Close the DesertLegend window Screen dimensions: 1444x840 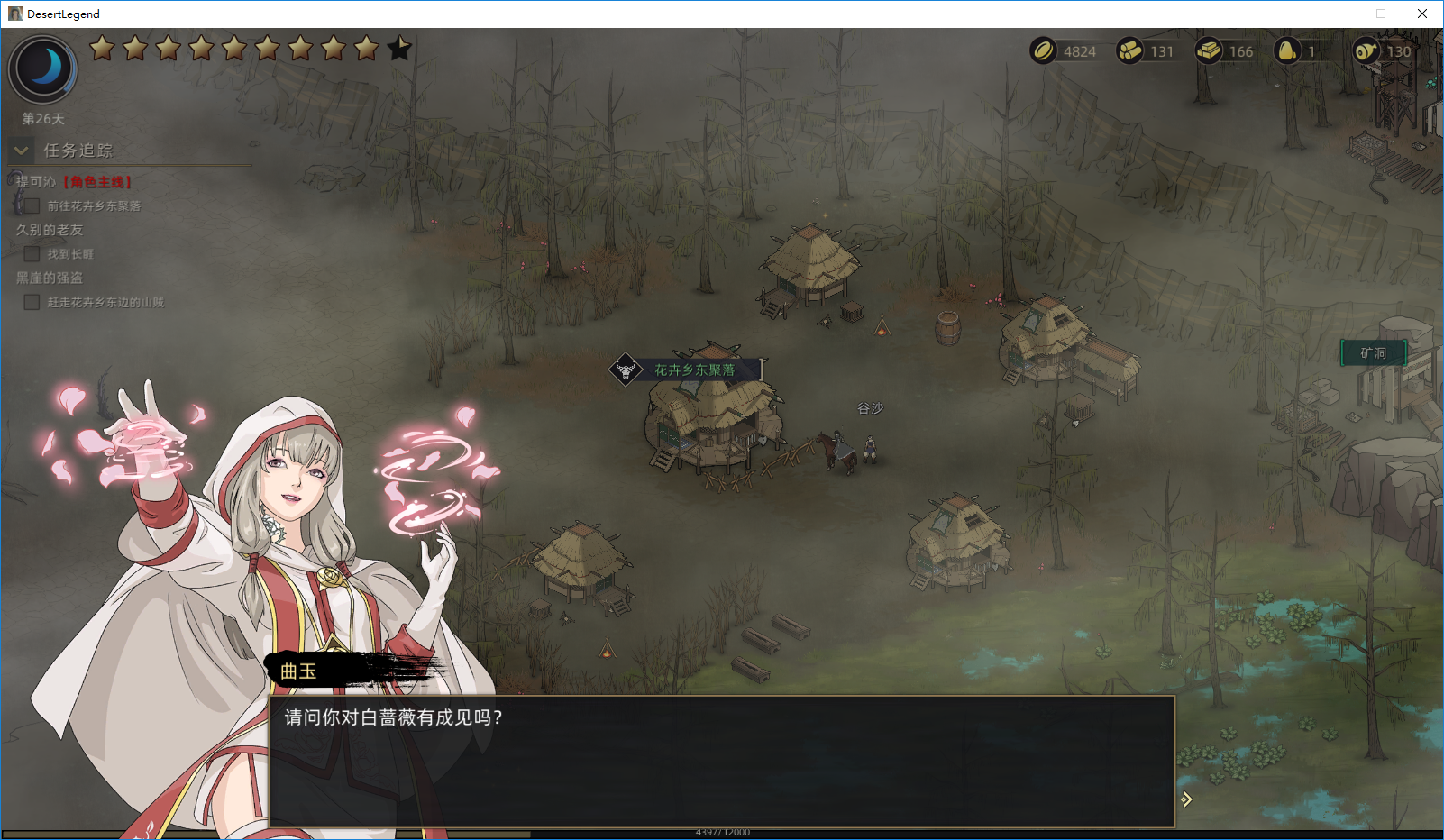click(1422, 14)
